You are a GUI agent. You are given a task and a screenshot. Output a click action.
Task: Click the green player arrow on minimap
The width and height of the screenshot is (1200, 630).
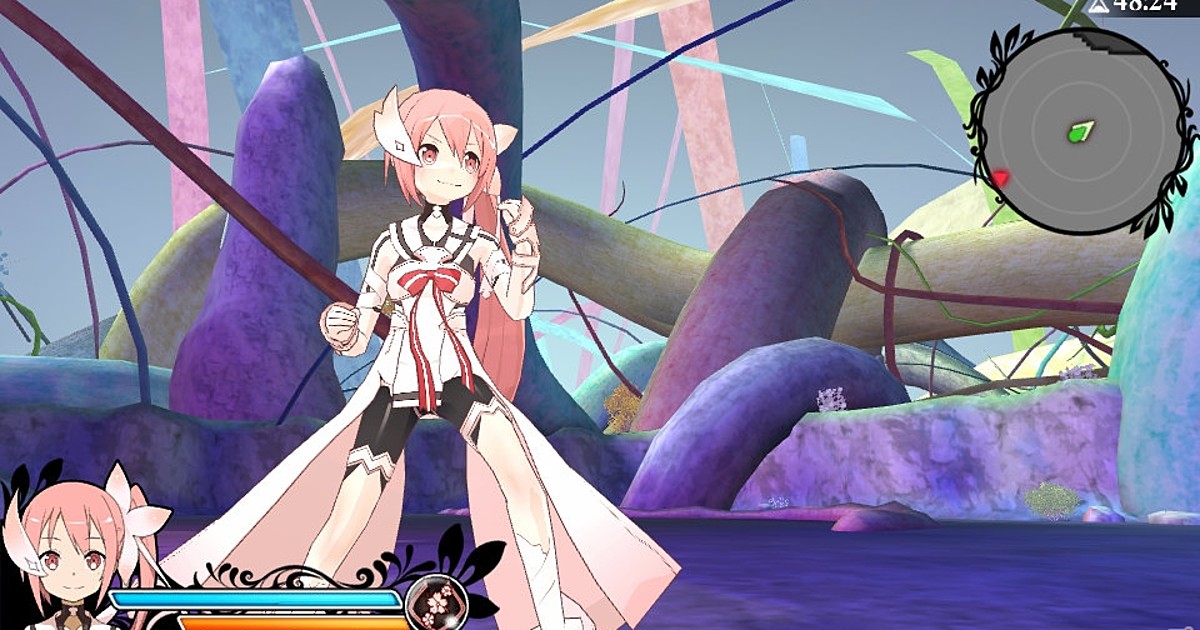click(1080, 131)
